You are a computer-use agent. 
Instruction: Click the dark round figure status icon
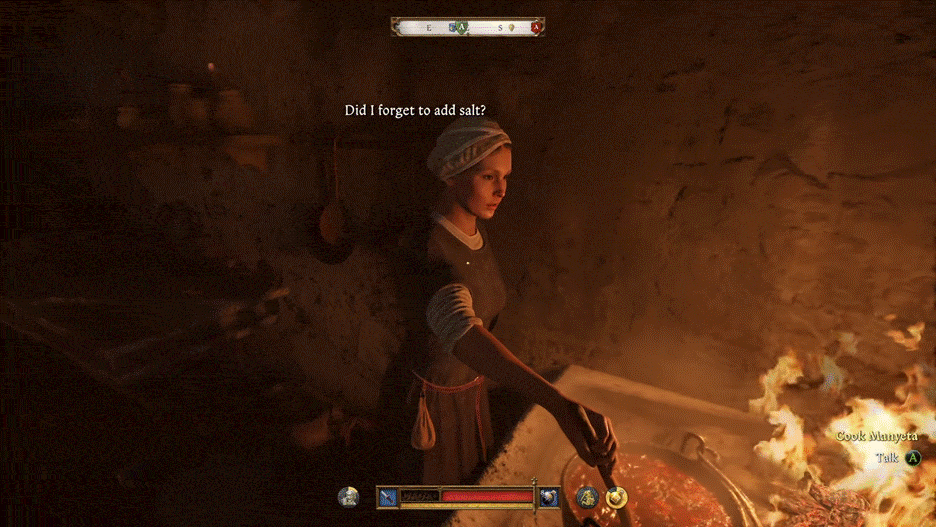[x=587, y=497]
